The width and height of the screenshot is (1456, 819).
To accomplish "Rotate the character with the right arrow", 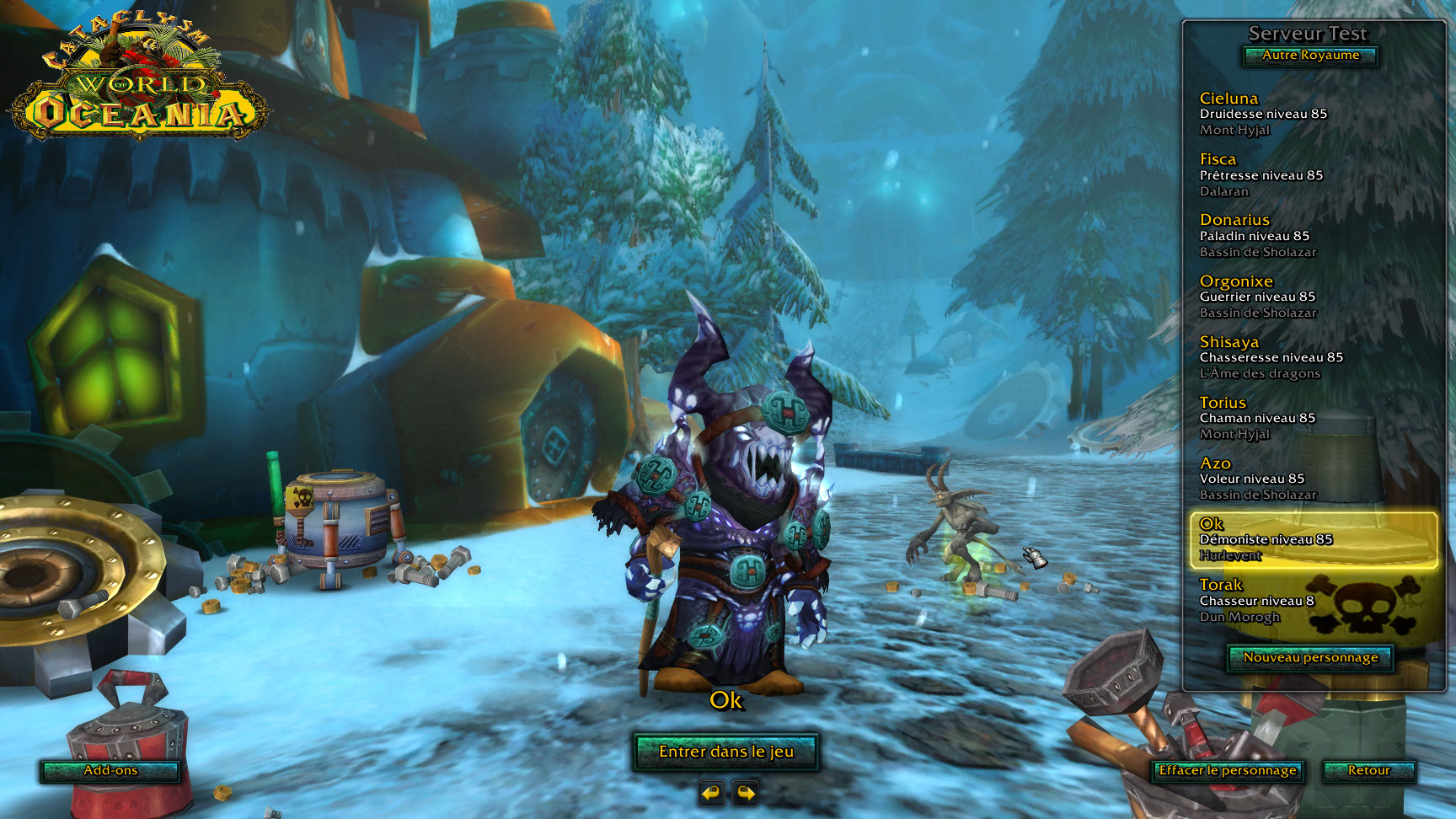I will 746,793.
